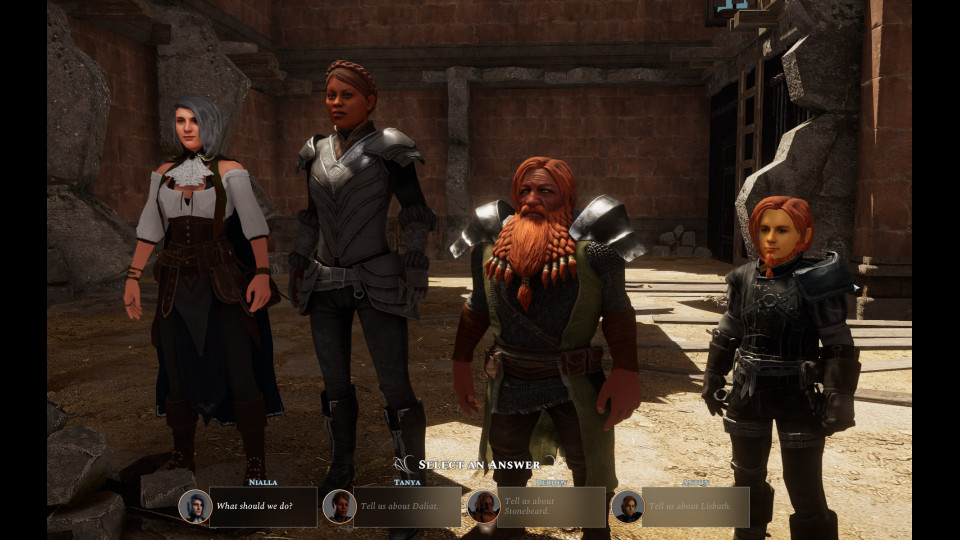This screenshot has width=960, height=540.
Task: Click the portrait beside the Lisbath answer
Action: pyautogui.click(x=627, y=506)
